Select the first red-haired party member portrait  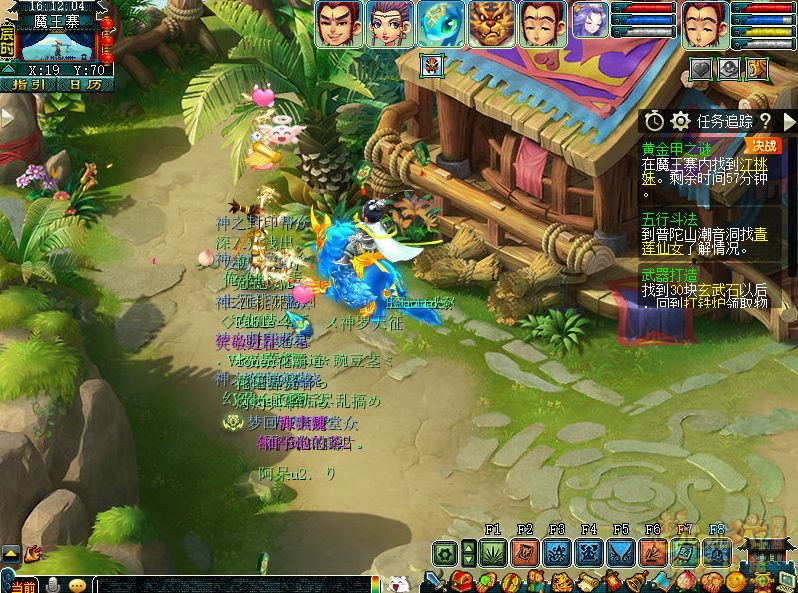339,23
